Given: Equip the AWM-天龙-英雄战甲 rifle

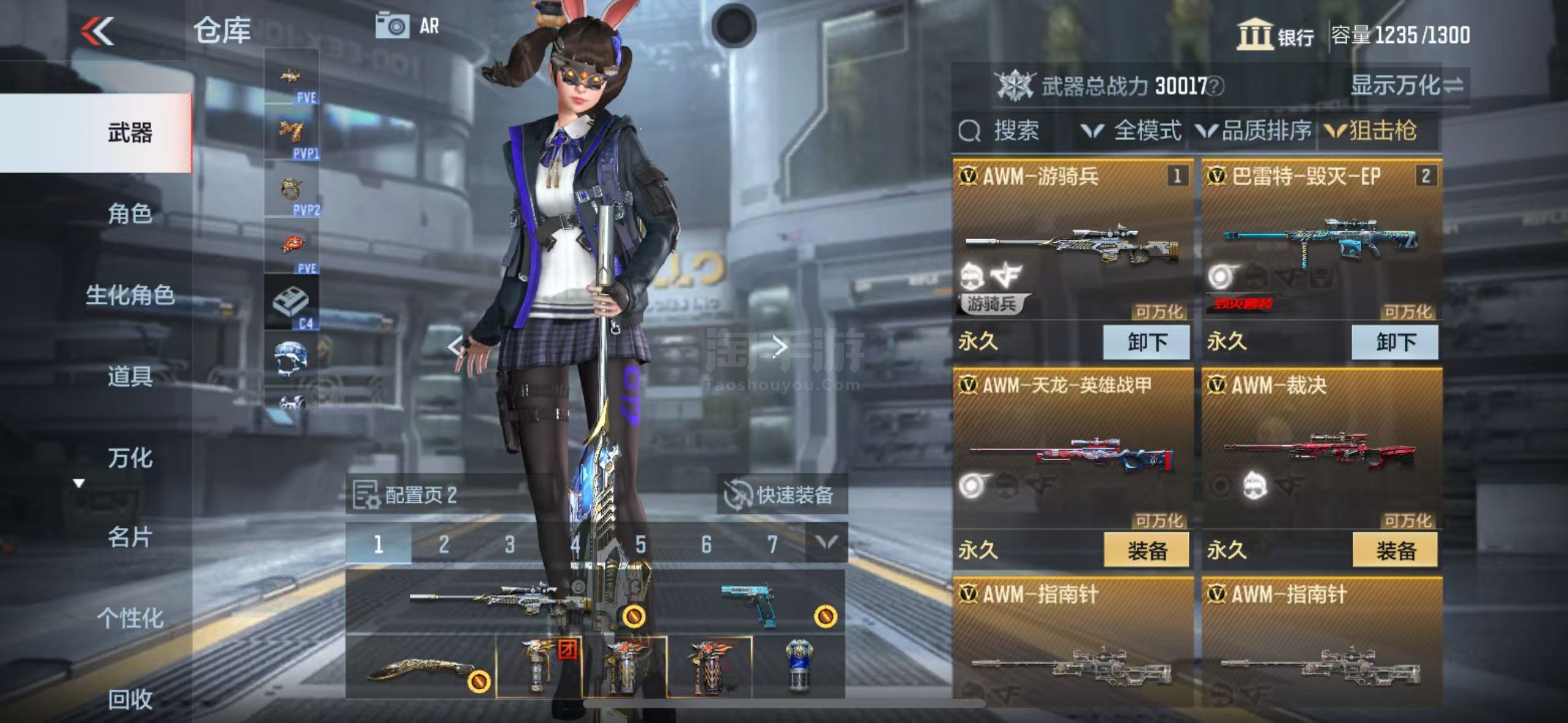Looking at the screenshot, I should pos(1146,550).
